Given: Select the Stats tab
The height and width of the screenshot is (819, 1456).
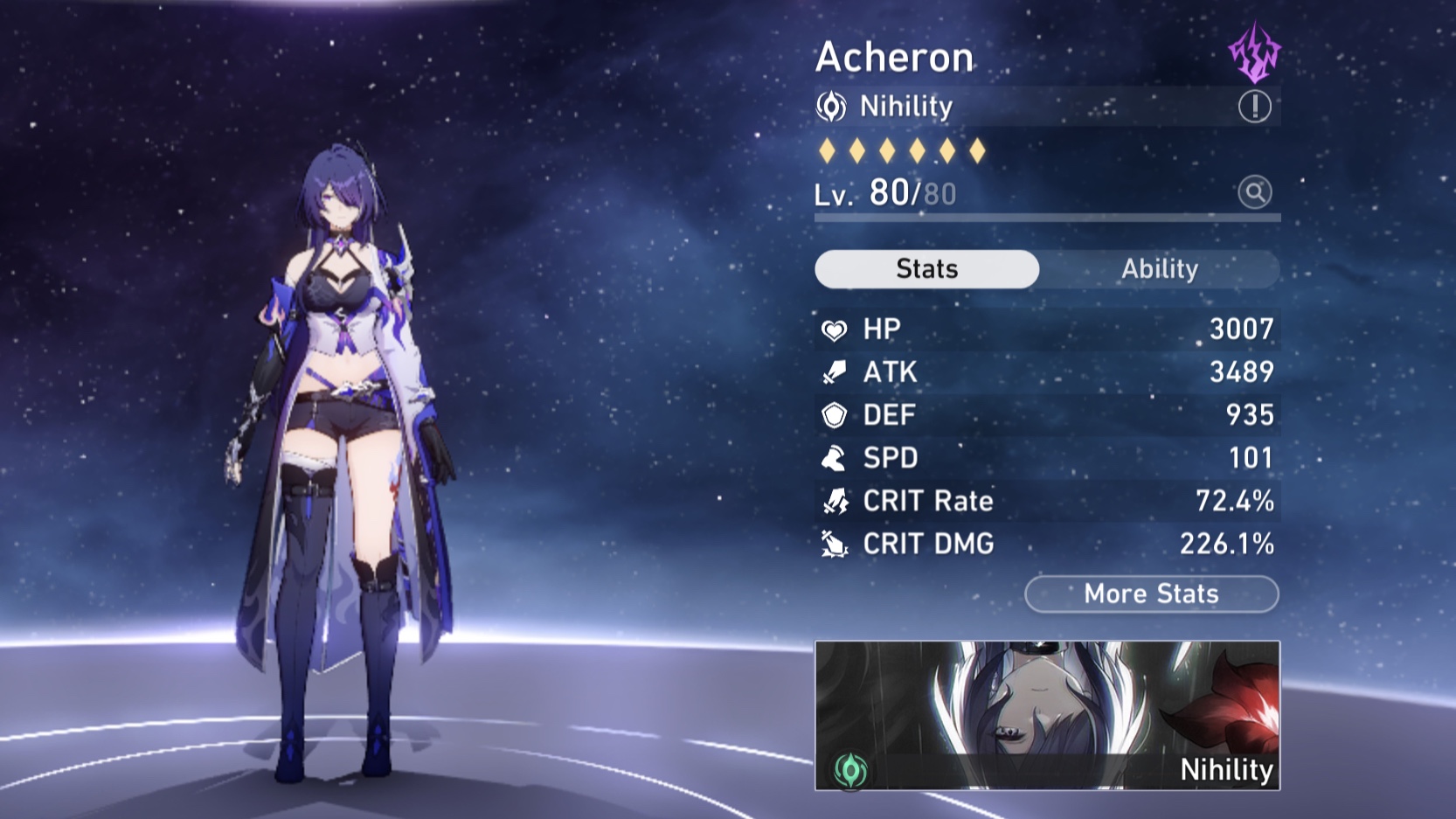Looking at the screenshot, I should coord(926,269).
